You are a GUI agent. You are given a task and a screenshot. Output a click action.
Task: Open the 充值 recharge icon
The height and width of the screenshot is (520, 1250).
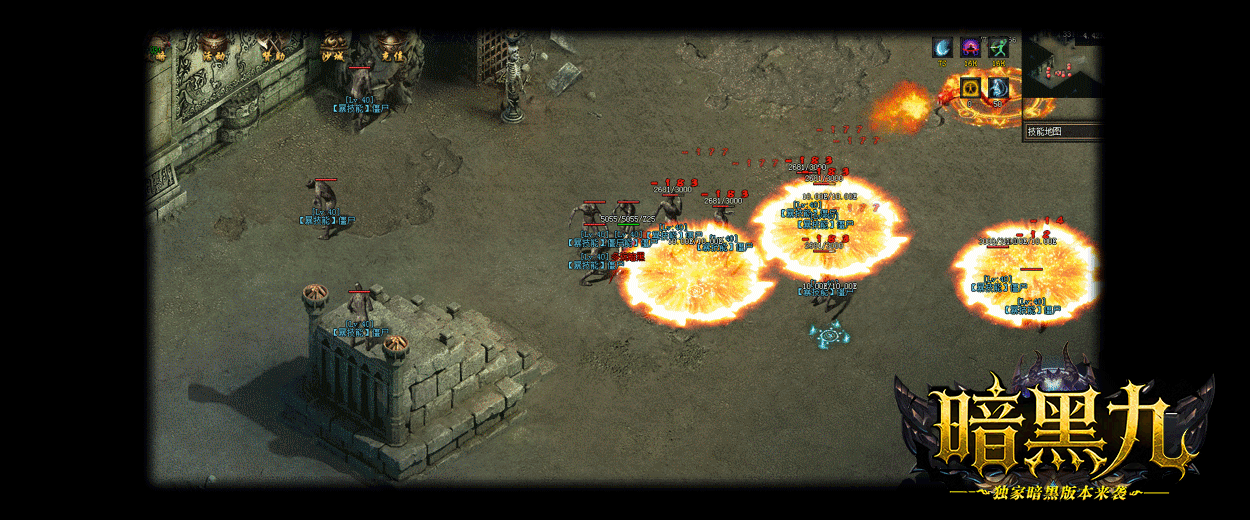(x=391, y=47)
